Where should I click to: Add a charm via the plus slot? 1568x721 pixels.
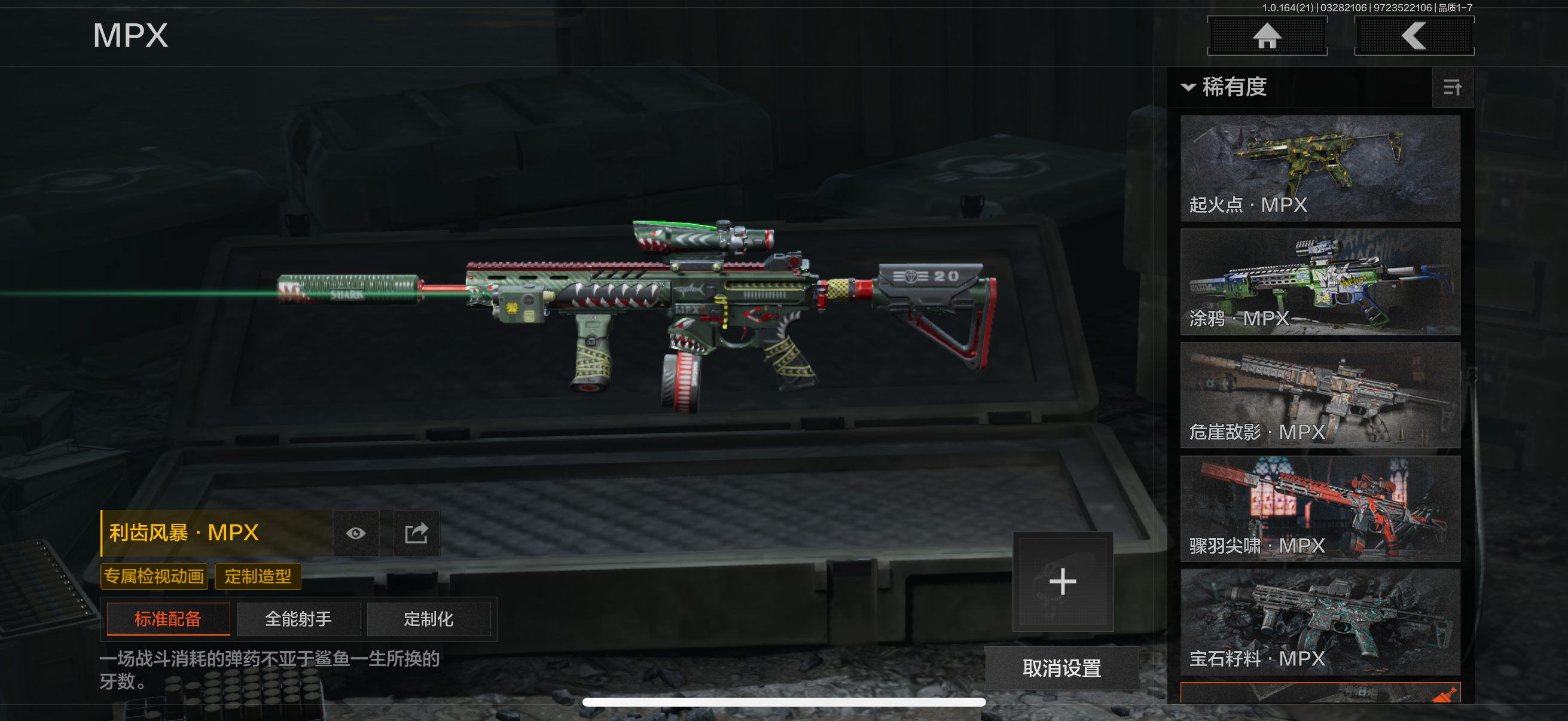1062,581
